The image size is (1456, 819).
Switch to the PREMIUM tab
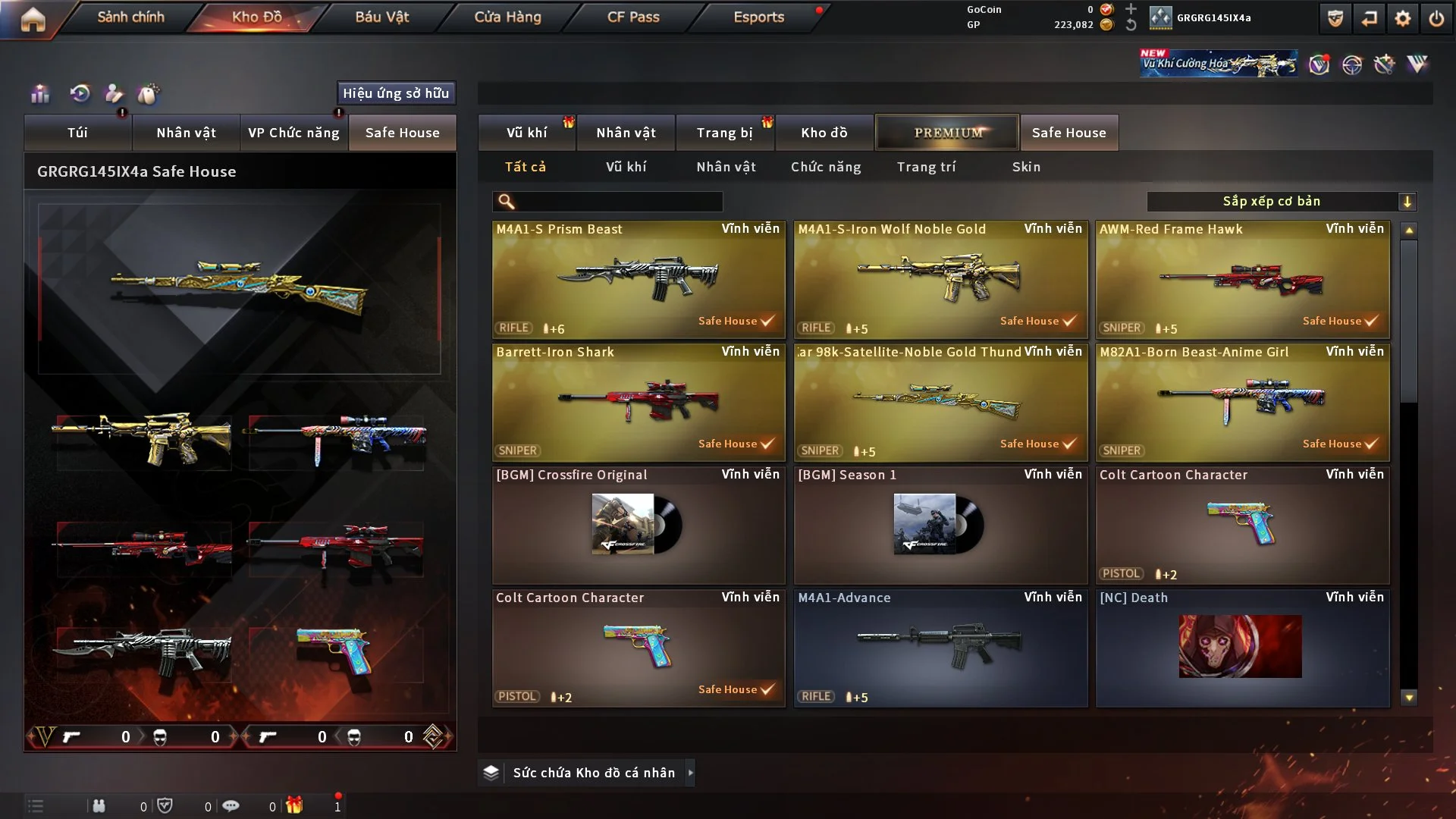click(947, 133)
